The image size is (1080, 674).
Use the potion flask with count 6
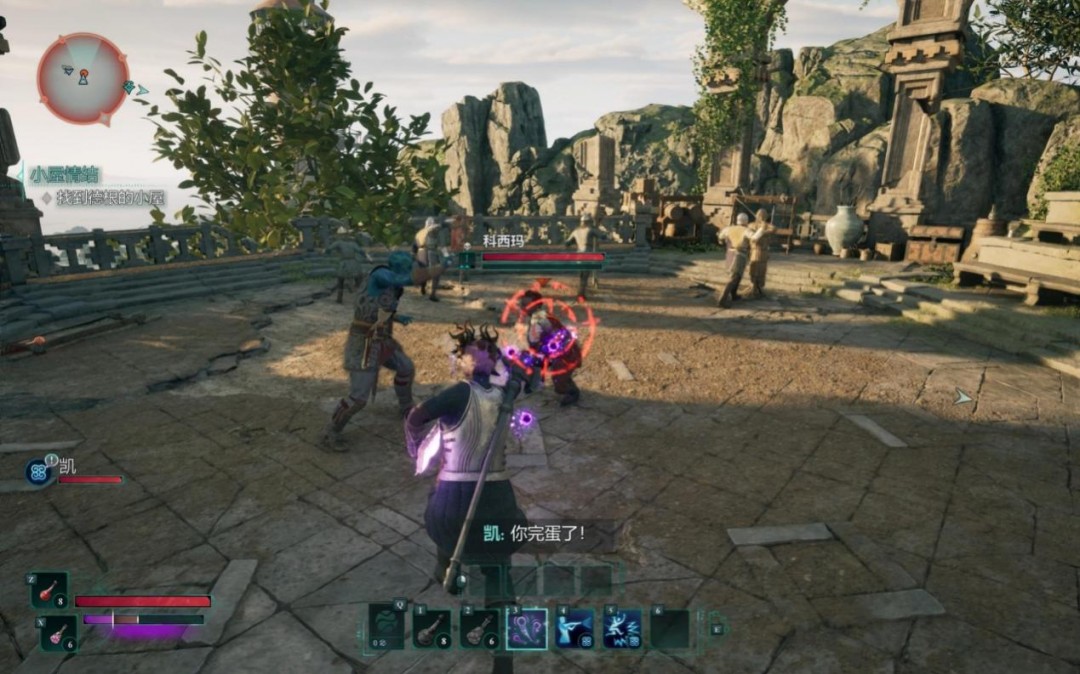[x=479, y=629]
